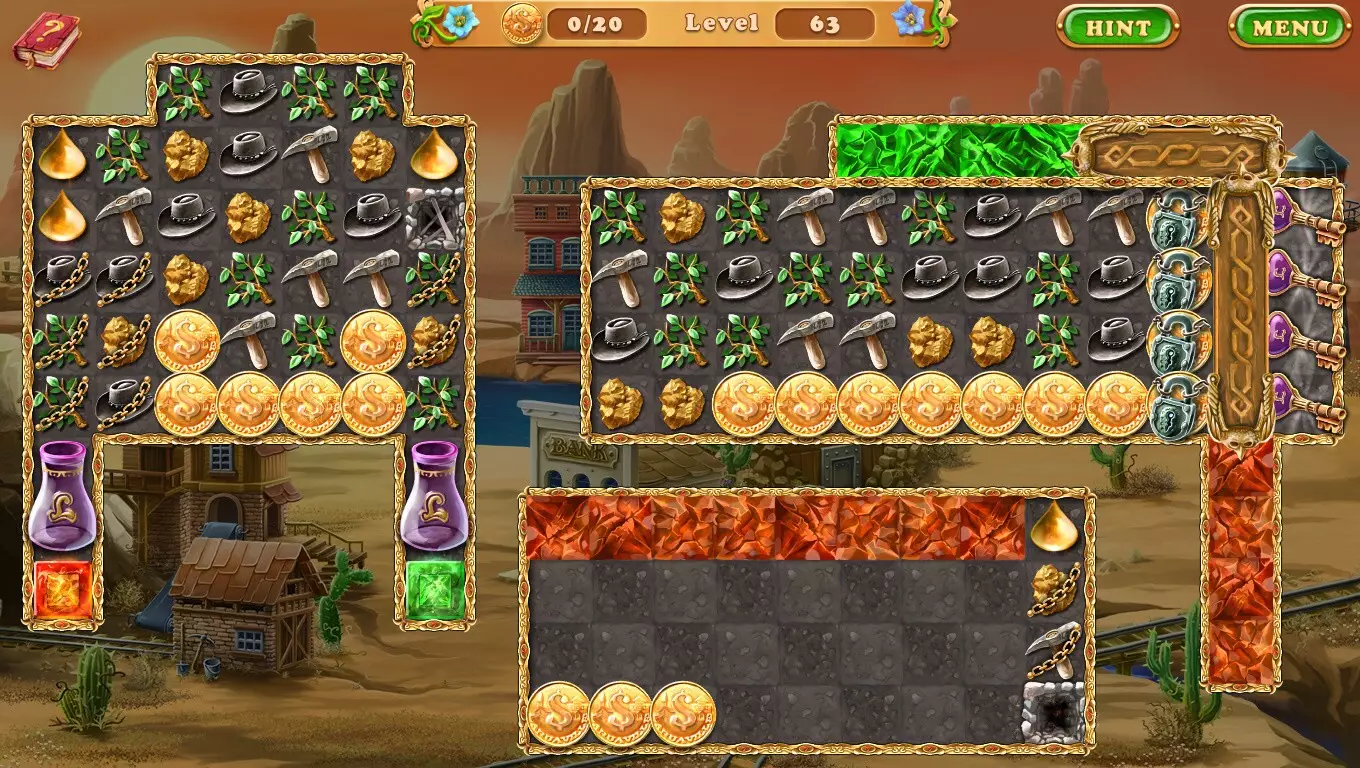Click the boarded-up stone mine tile
1360x768 pixels.
[435, 217]
